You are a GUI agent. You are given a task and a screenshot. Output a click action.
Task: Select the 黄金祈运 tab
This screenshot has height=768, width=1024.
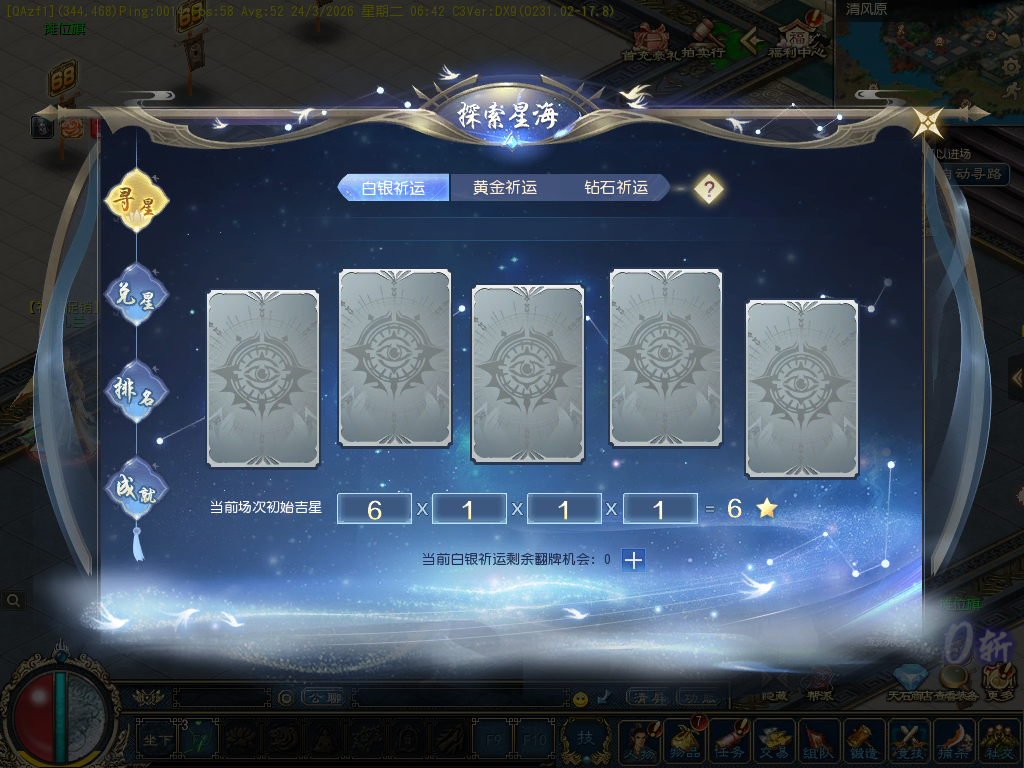pos(505,188)
